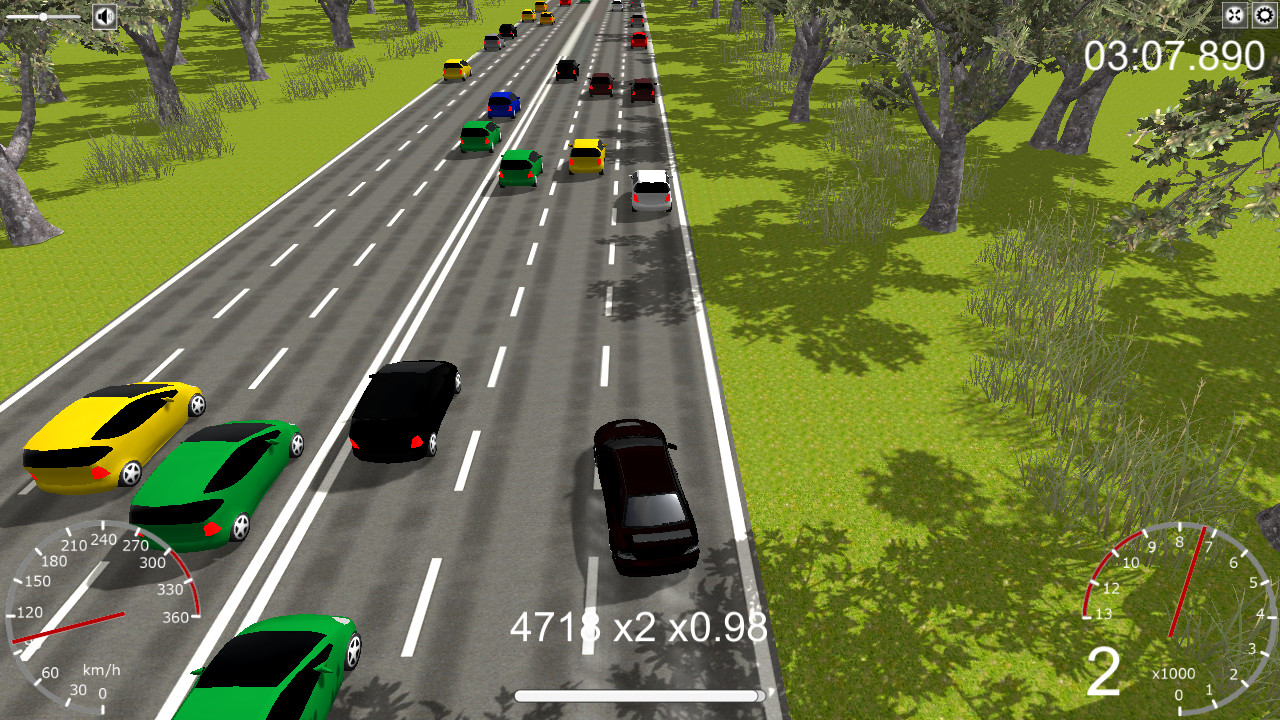The image size is (1280, 720).
Task: Mute the game audio with speaker button
Action: [104, 15]
